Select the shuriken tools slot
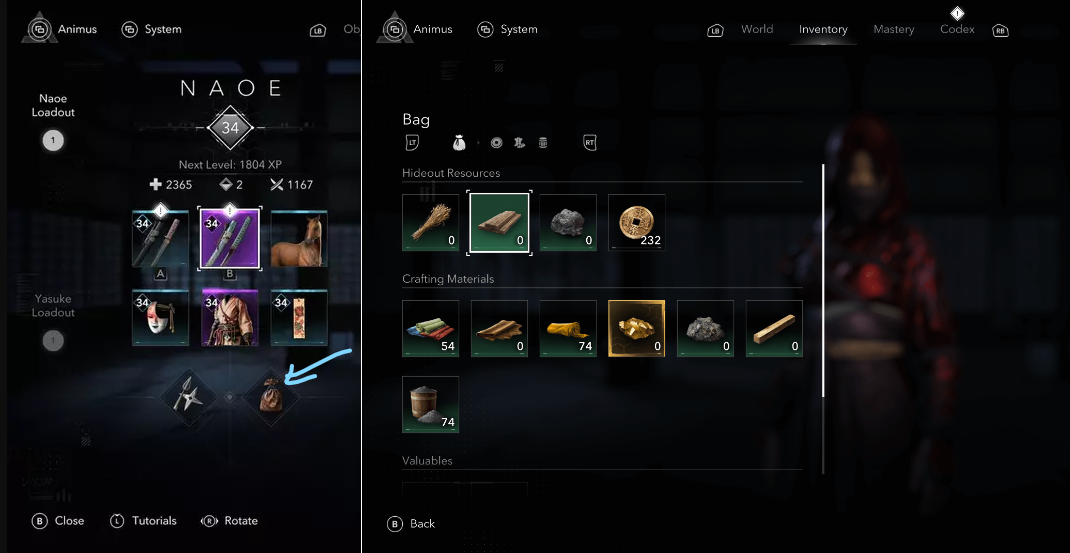This screenshot has height=553, width=1070. click(x=189, y=397)
